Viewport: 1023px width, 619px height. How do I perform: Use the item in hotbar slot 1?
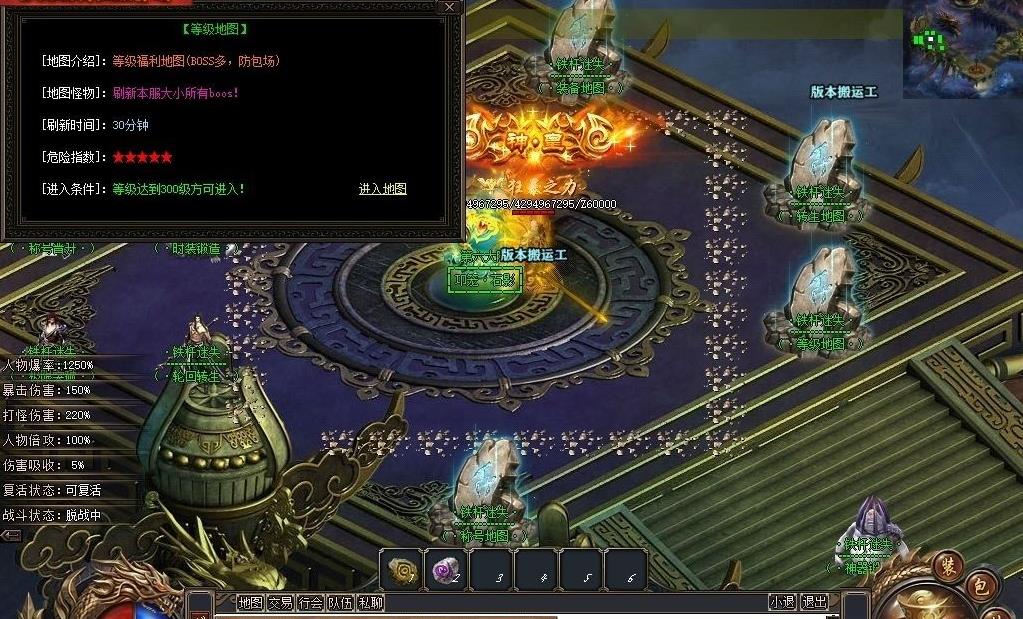click(402, 570)
